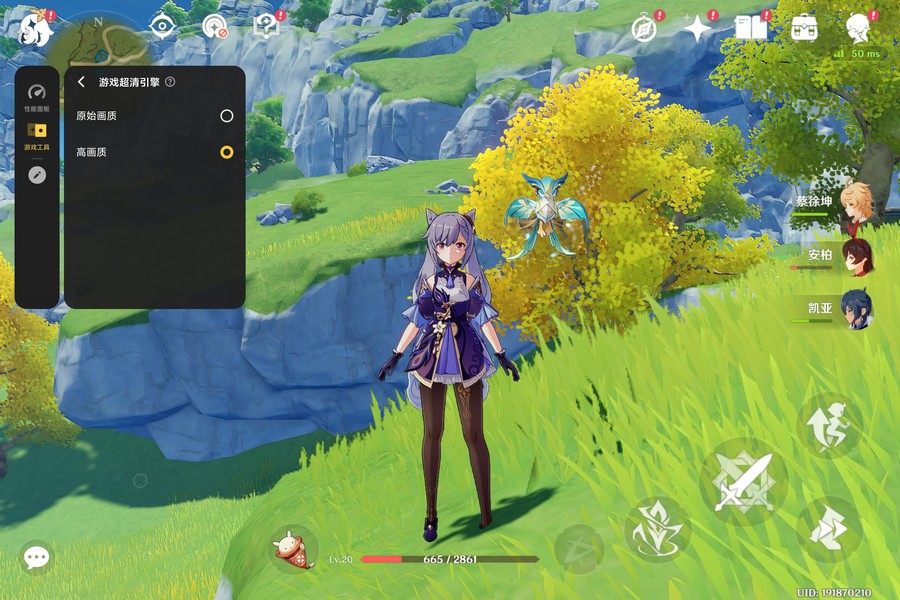Tap the sword attack button
Viewport: 900px width, 600px height.
tap(743, 482)
